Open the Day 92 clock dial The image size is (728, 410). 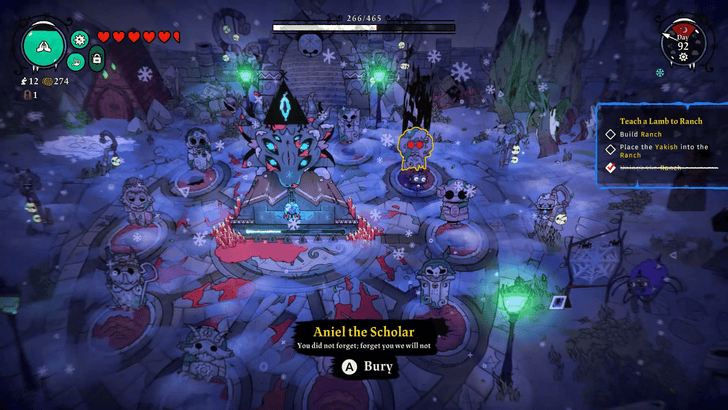(x=684, y=43)
